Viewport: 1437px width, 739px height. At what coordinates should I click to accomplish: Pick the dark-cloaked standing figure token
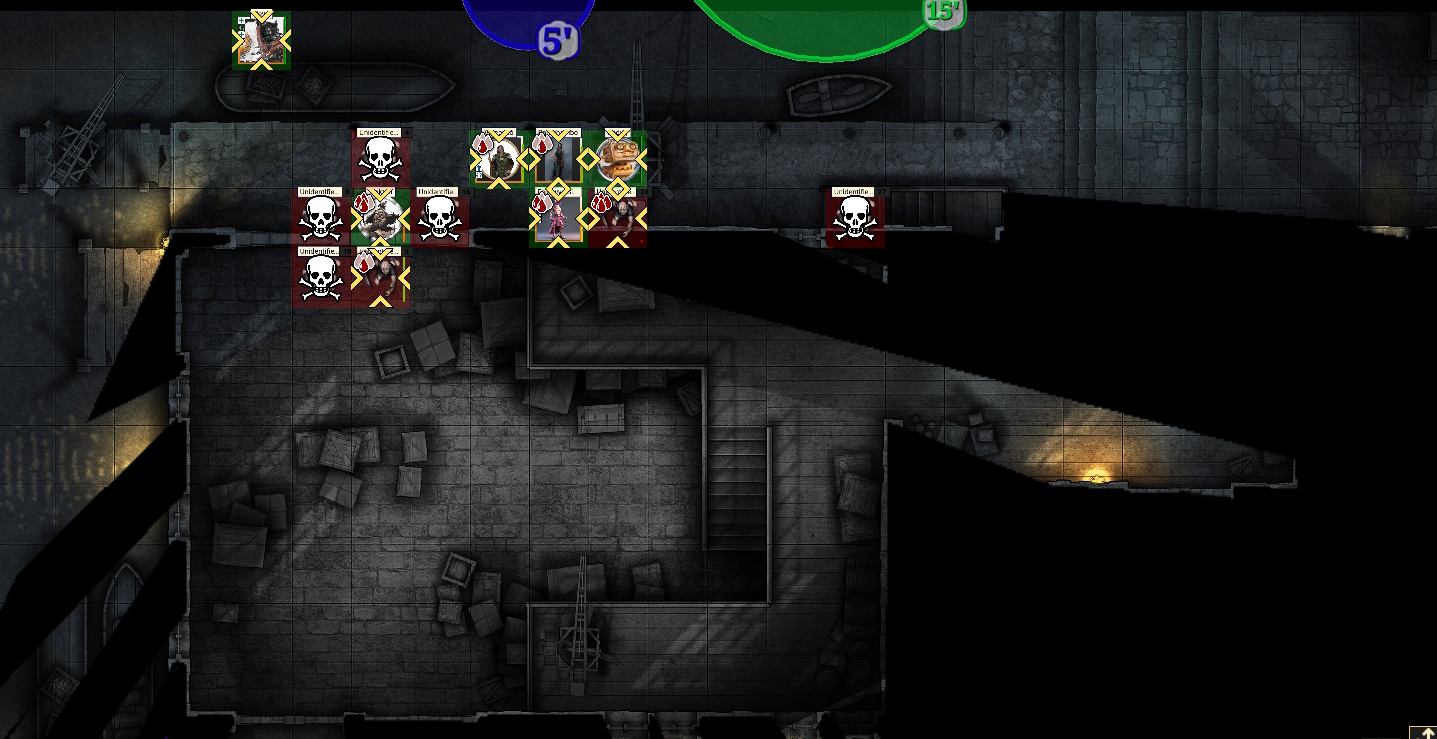[558, 158]
